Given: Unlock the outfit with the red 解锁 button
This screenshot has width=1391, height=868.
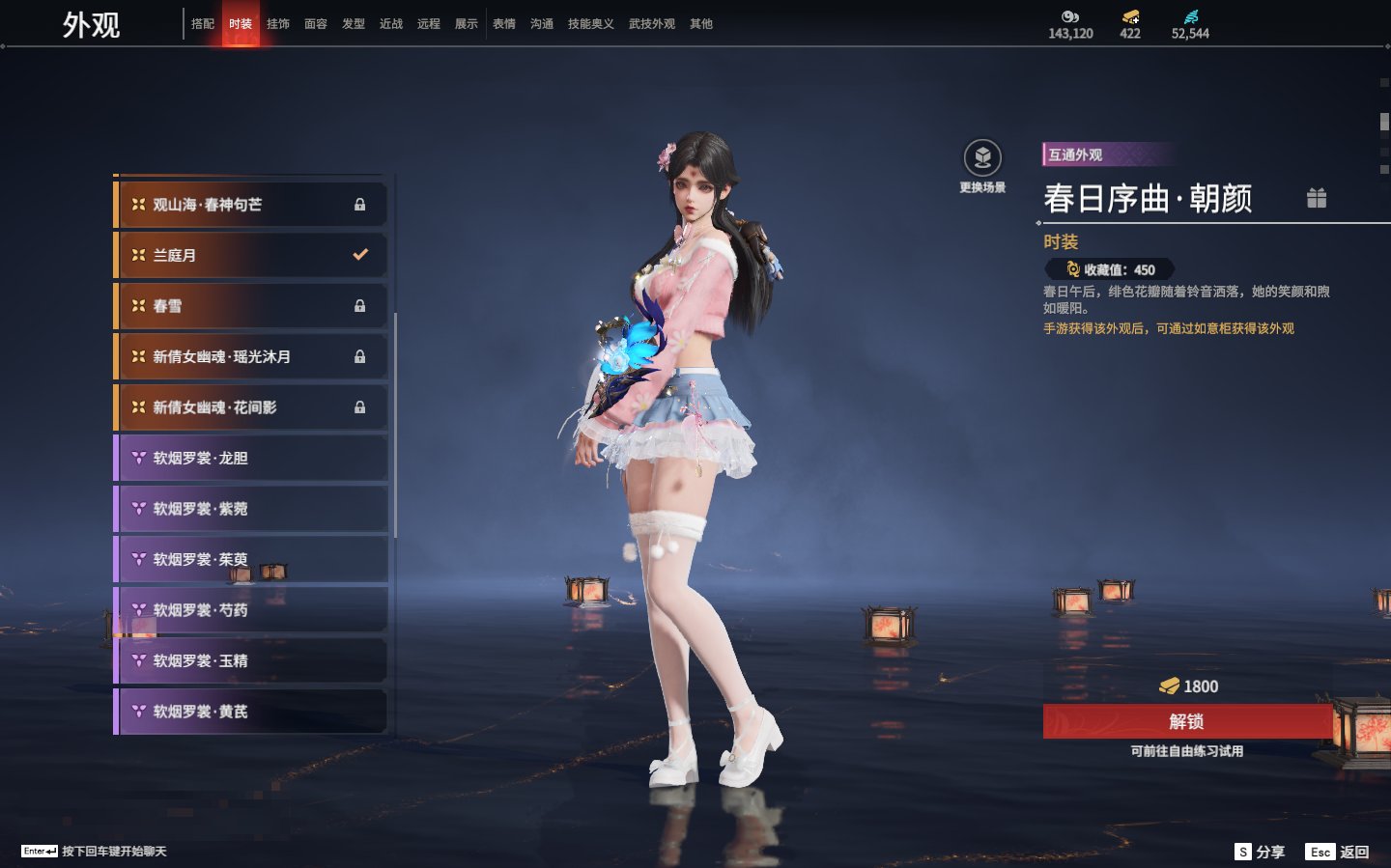Looking at the screenshot, I should click(x=1187, y=721).
